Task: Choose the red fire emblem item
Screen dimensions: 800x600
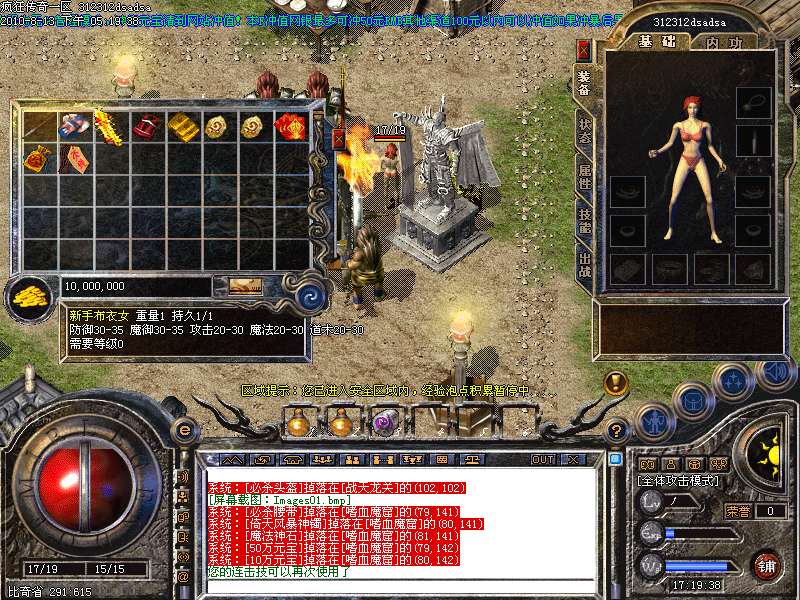Action: pos(290,126)
